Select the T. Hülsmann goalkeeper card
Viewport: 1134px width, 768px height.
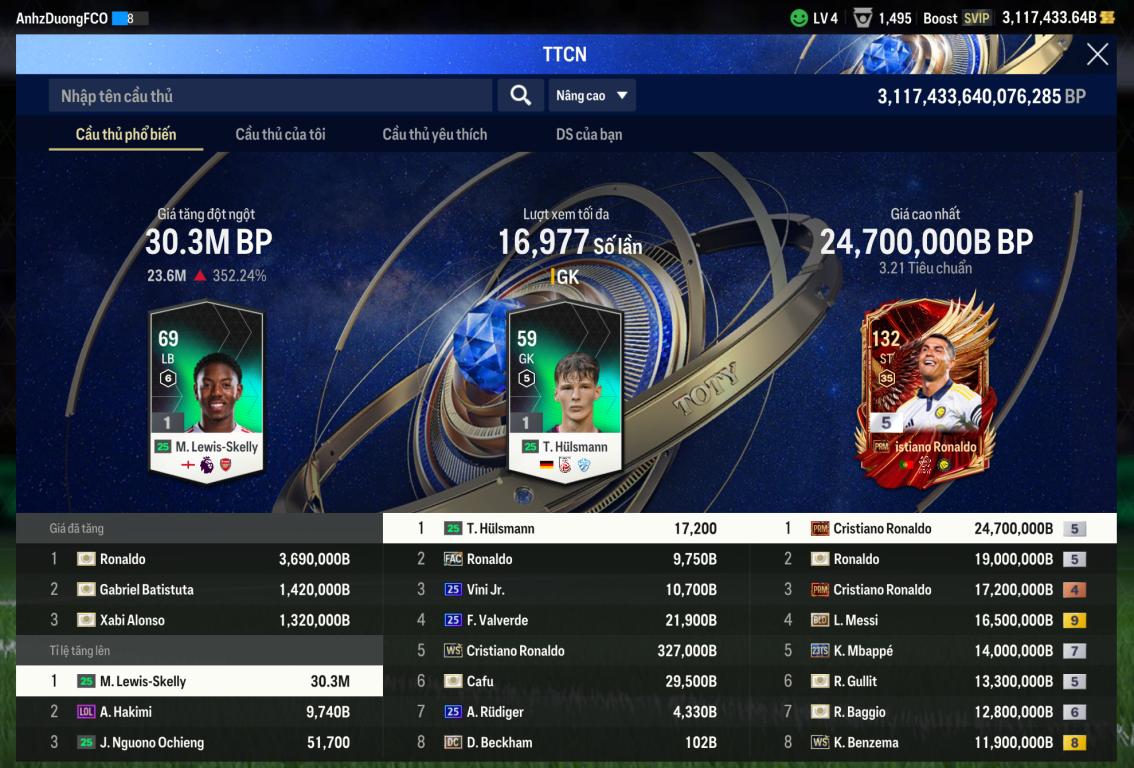click(x=565, y=388)
